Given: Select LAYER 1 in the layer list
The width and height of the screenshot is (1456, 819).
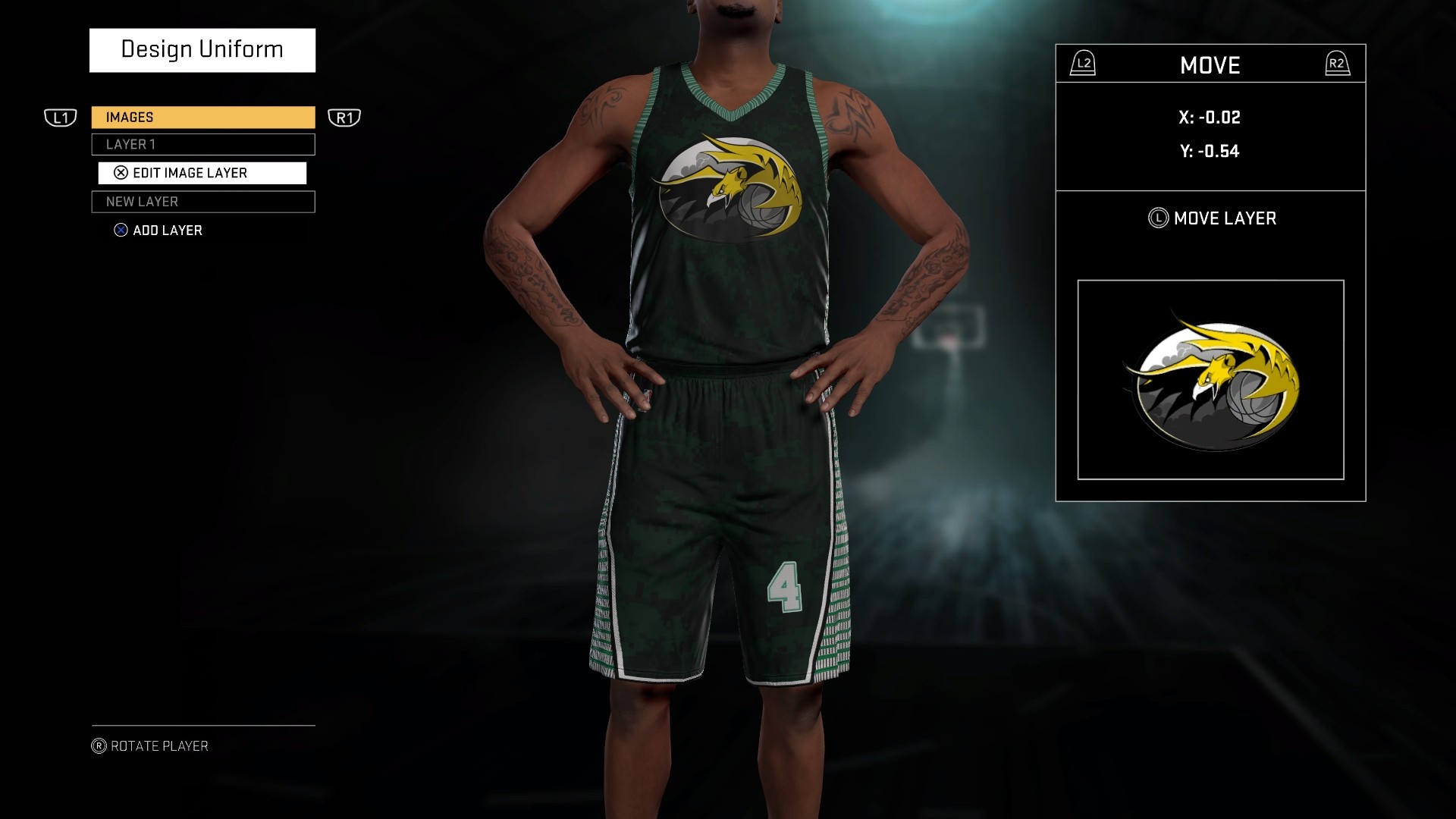Looking at the screenshot, I should pyautogui.click(x=202, y=144).
